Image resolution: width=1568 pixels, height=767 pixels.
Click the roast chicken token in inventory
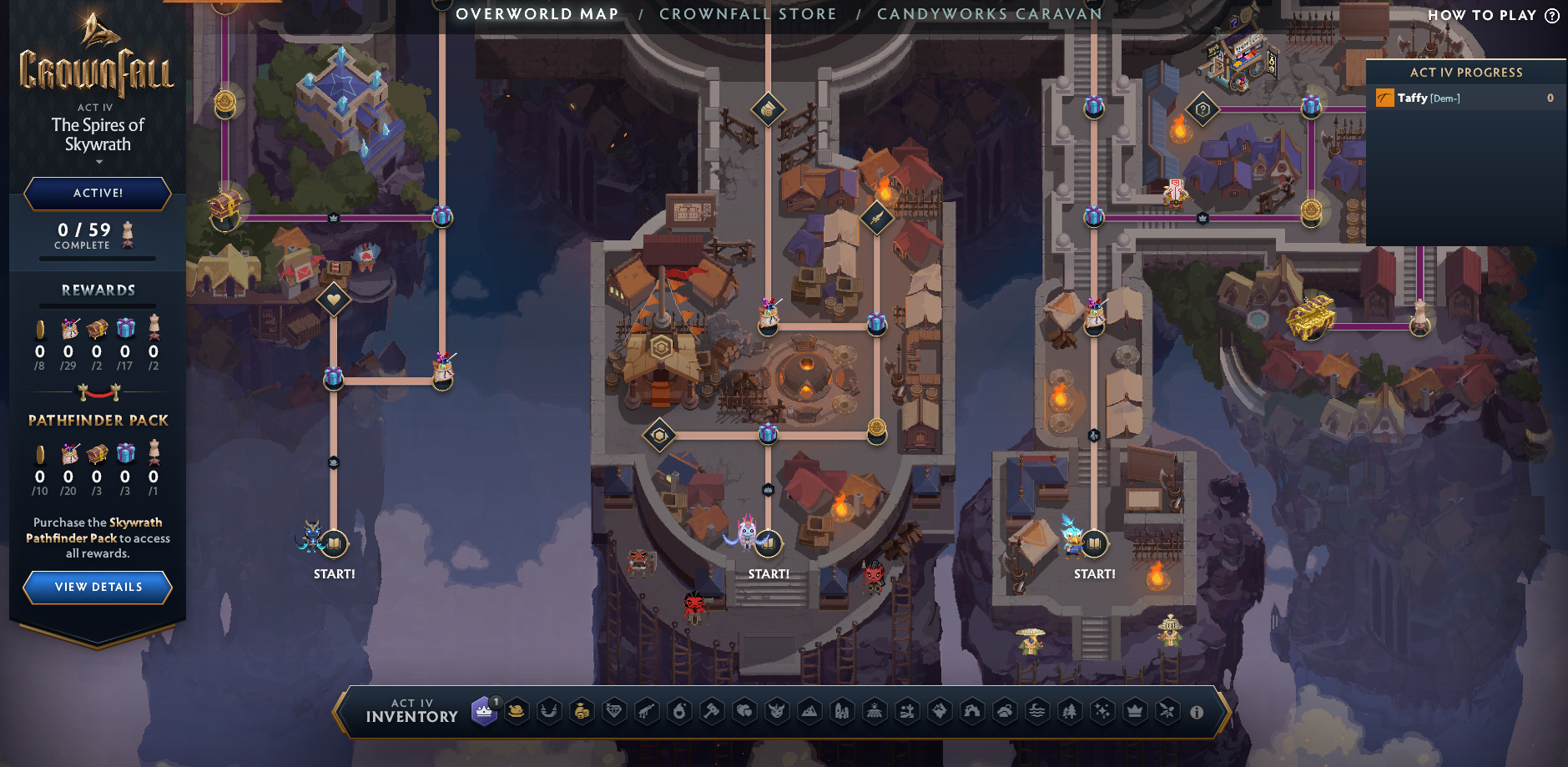point(517,712)
